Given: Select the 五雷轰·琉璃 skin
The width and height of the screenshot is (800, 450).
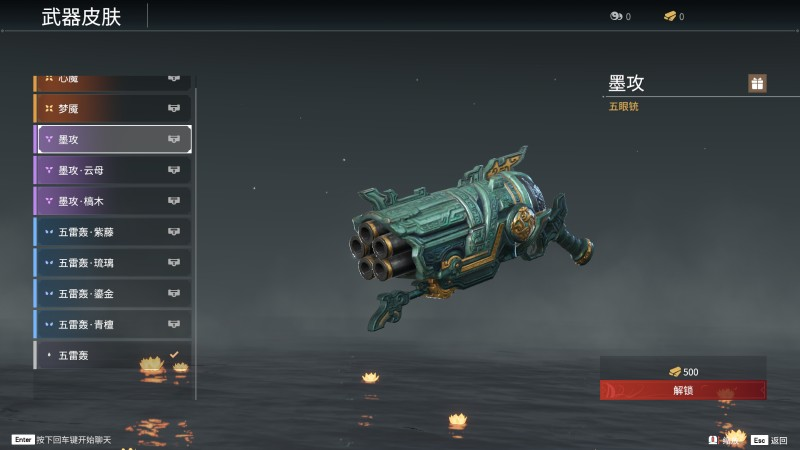Looking at the screenshot, I should (113, 263).
